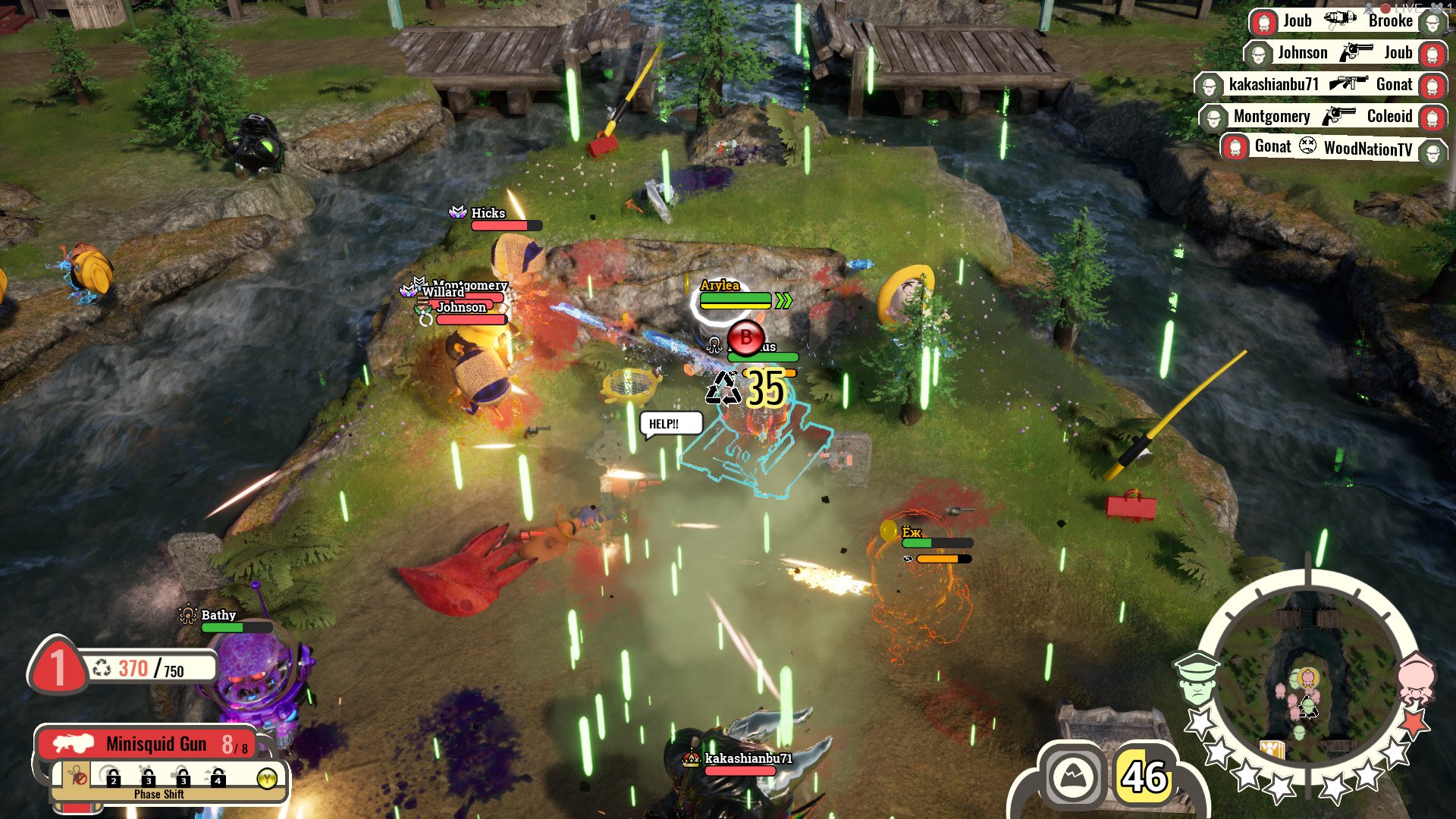1456x819 pixels.
Task: Select the Joub killed Brooke feed entry
Action: tap(1347, 21)
